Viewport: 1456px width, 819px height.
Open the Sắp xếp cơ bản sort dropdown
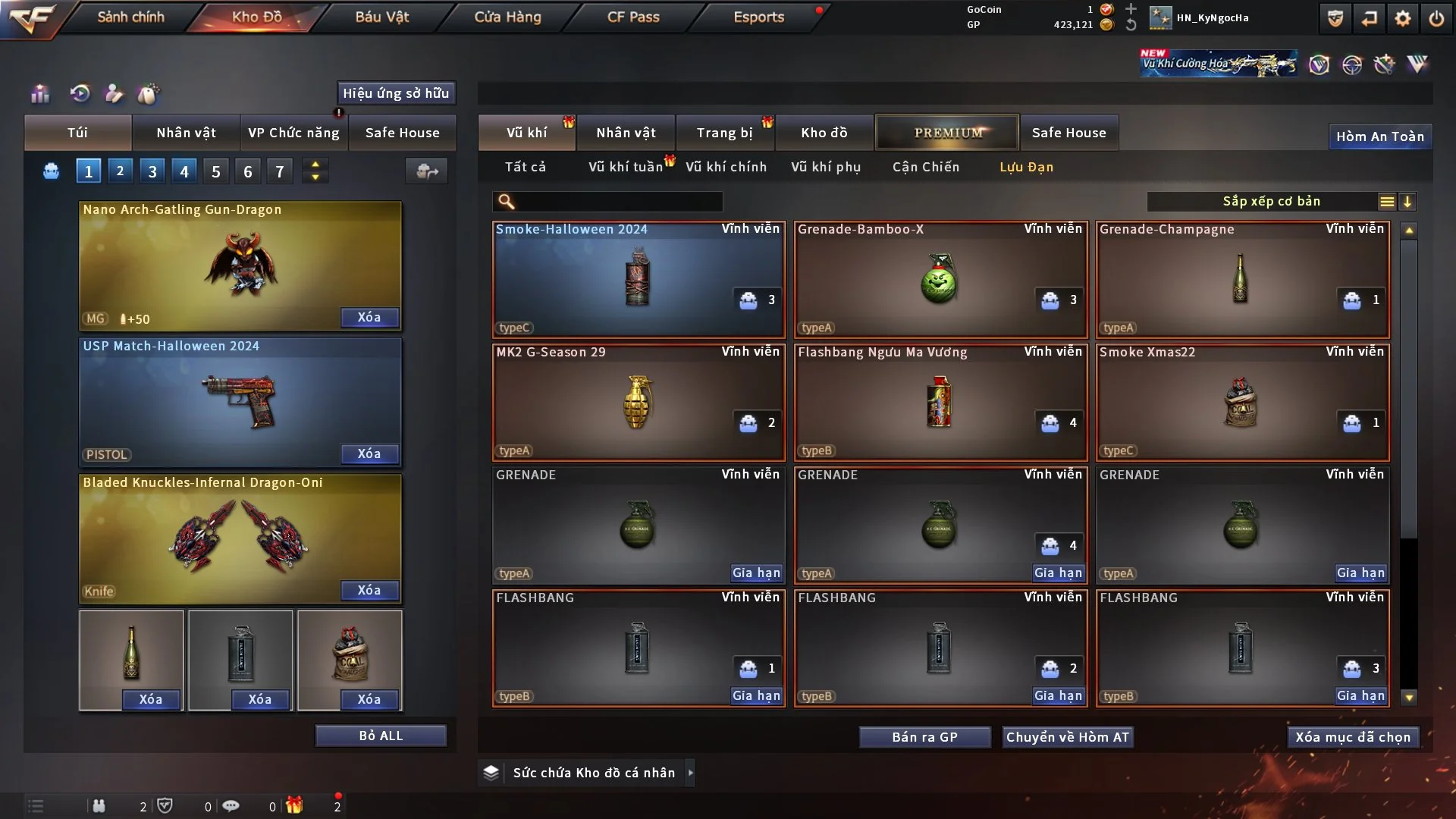[x=1271, y=201]
